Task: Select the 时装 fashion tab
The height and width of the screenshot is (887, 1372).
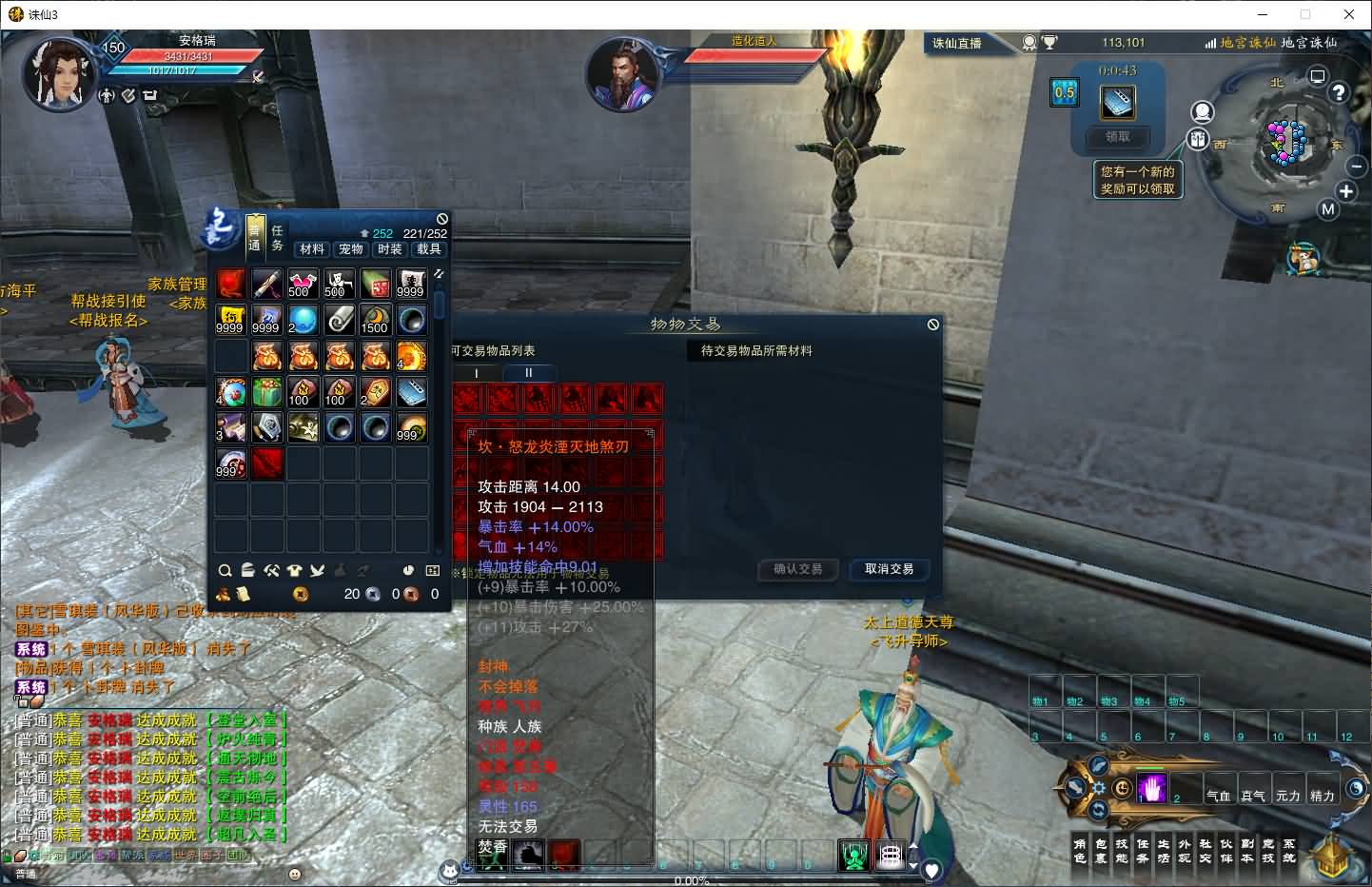Action: pyautogui.click(x=390, y=249)
